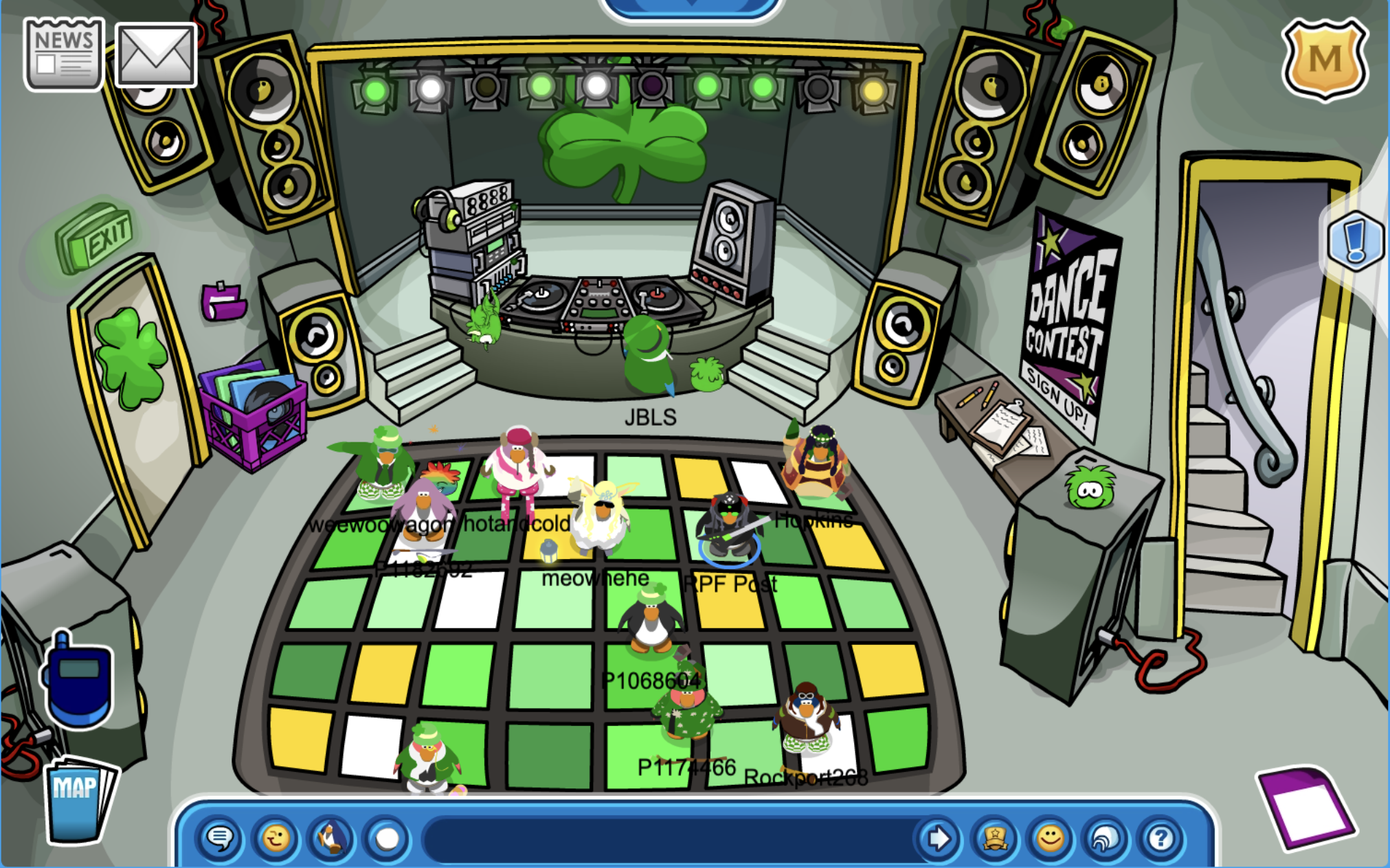Select the RPF Post penguin with blue ring
The height and width of the screenshot is (868, 1390).
(730, 531)
